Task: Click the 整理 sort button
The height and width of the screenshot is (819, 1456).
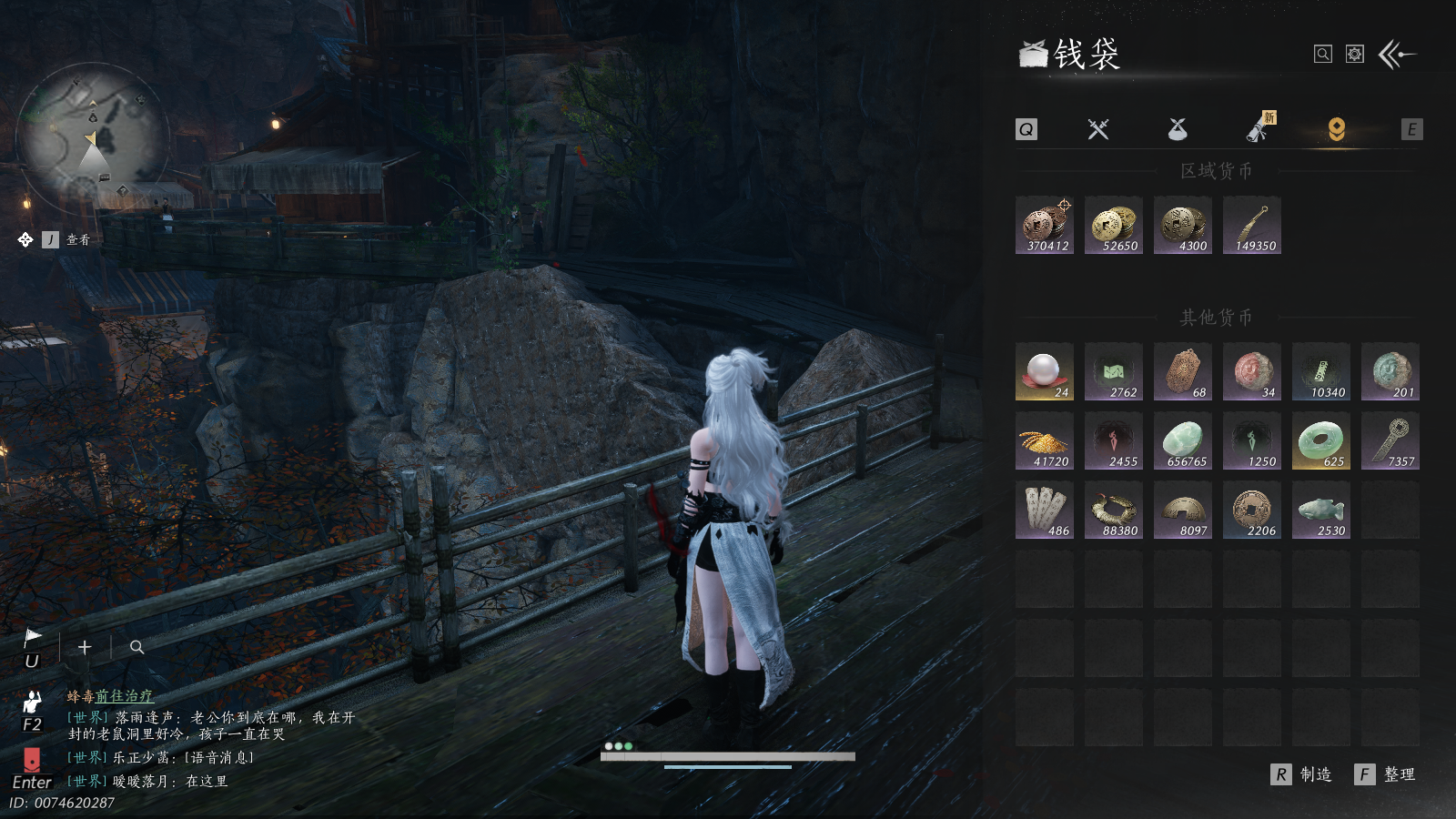Action: [x=1386, y=774]
